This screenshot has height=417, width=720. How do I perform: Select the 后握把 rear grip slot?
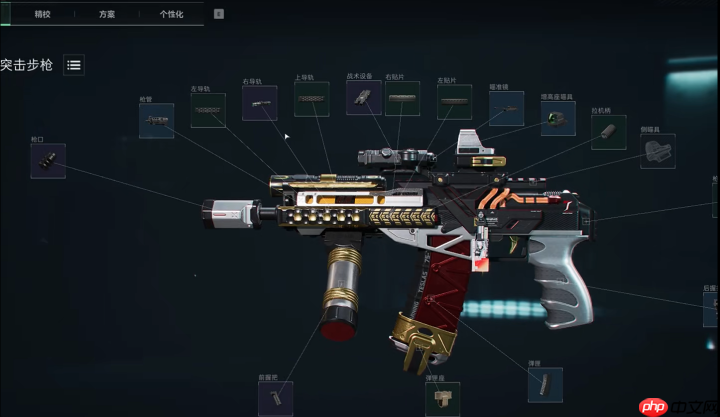point(711,310)
